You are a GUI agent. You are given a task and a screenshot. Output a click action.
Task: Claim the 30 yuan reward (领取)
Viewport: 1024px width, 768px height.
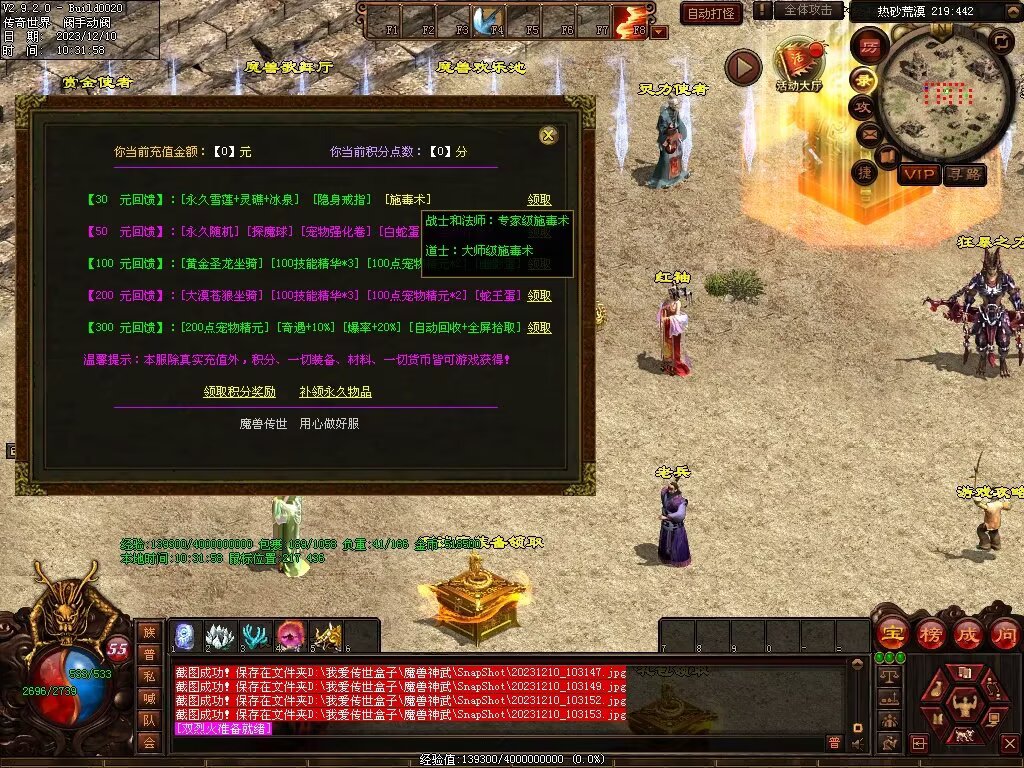point(539,200)
